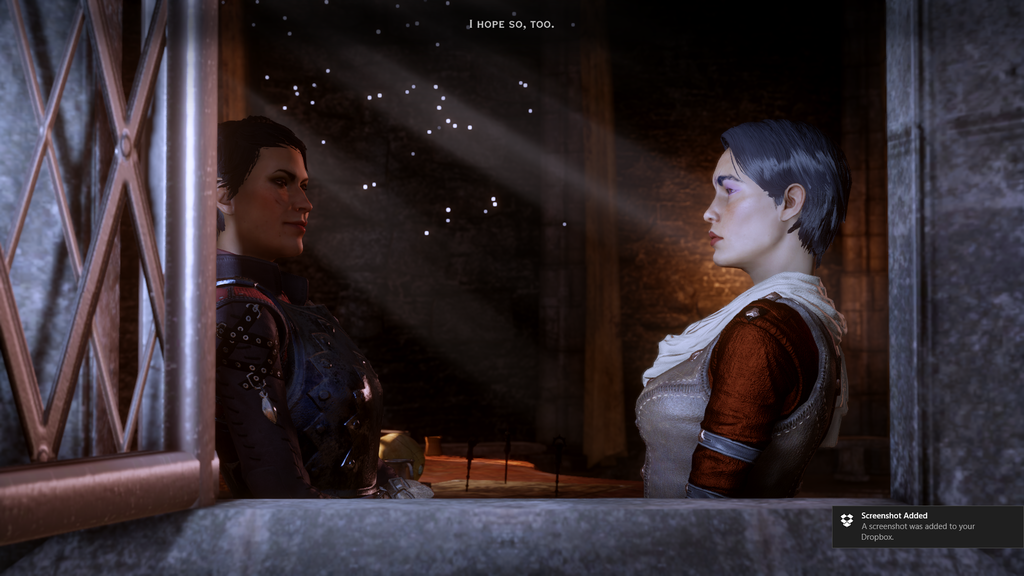
Task: Open the Dropbox Screenshot Added notification
Action: (x=927, y=526)
